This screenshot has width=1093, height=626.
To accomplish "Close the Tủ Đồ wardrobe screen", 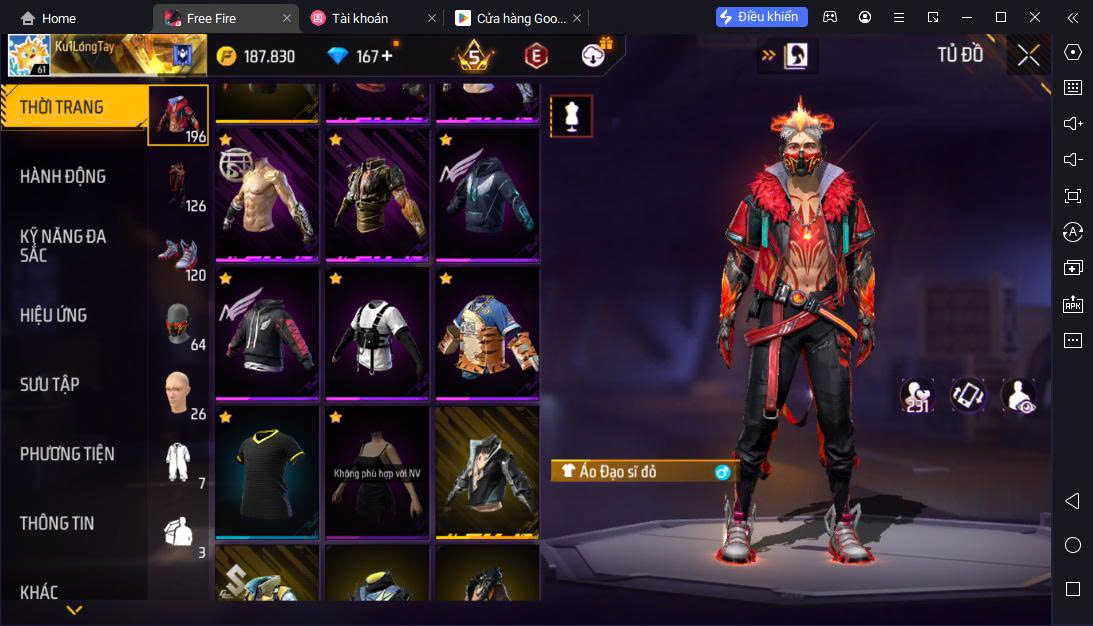I will point(1028,56).
